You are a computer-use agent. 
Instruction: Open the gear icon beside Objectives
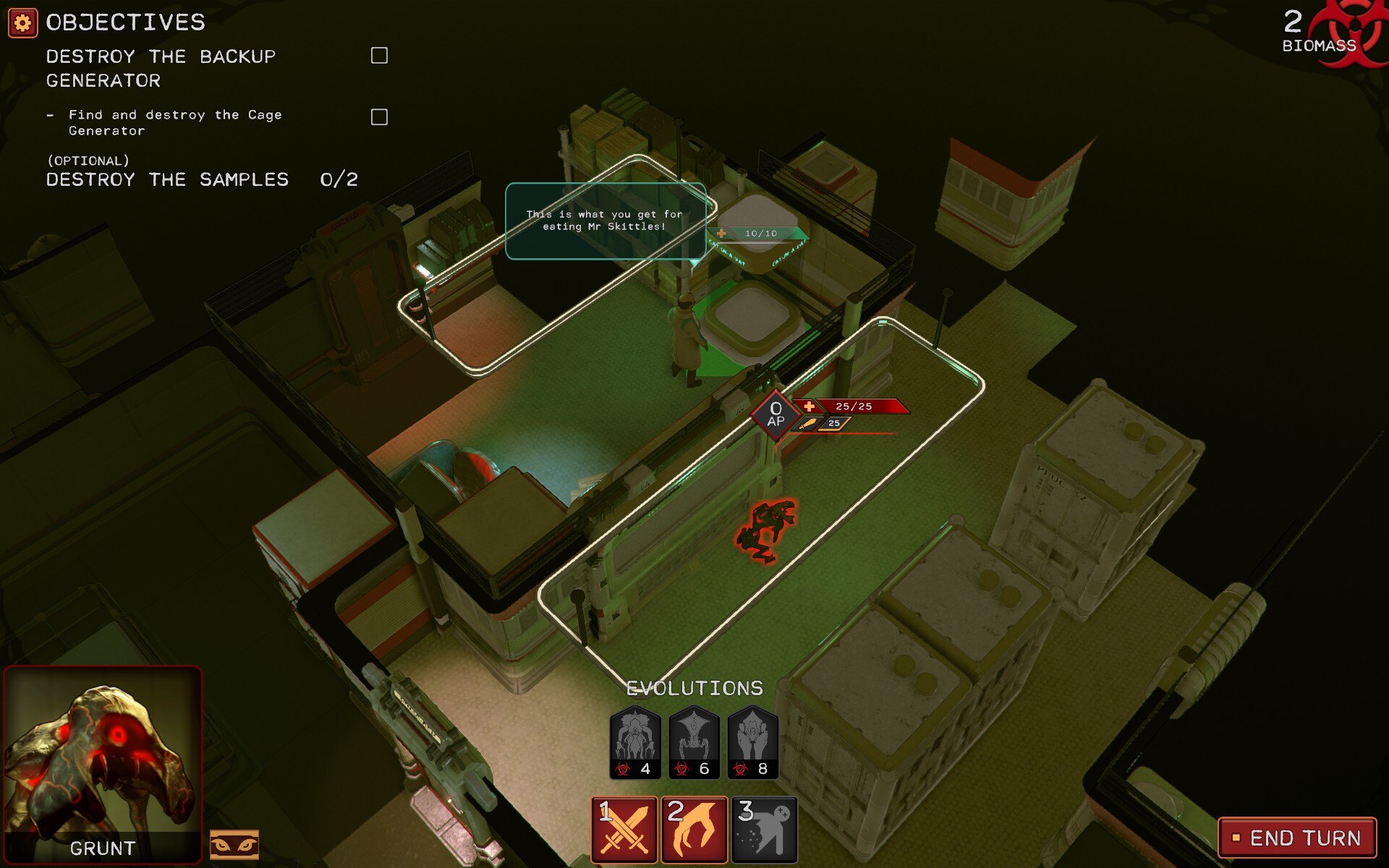pyautogui.click(x=22, y=23)
